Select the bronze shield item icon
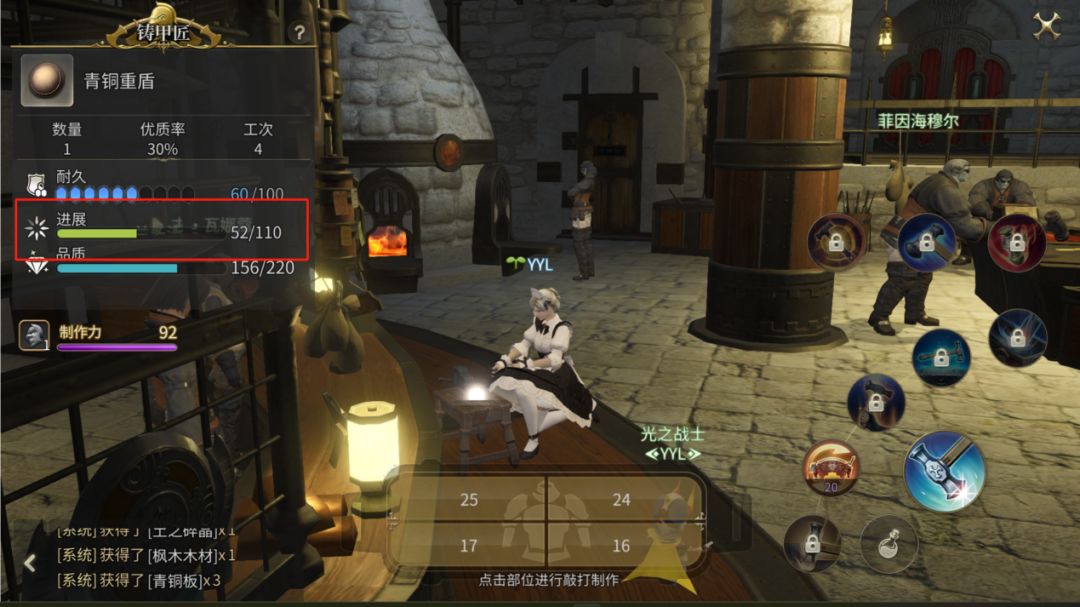1080x607 pixels. click(x=46, y=81)
